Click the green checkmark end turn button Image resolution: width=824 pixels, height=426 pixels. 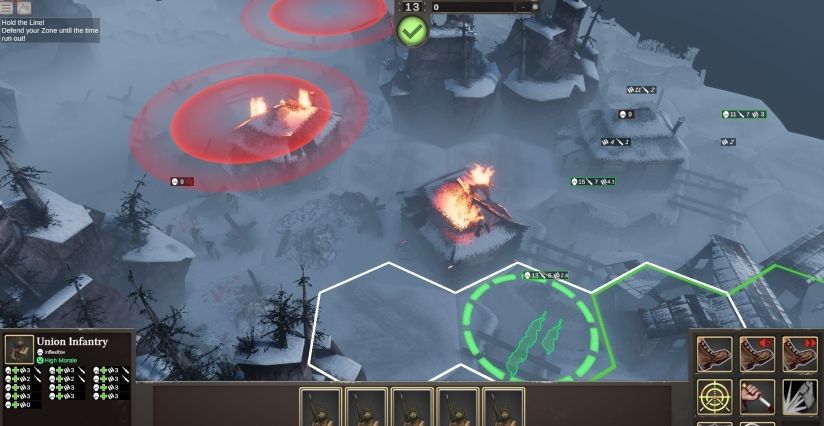click(412, 30)
